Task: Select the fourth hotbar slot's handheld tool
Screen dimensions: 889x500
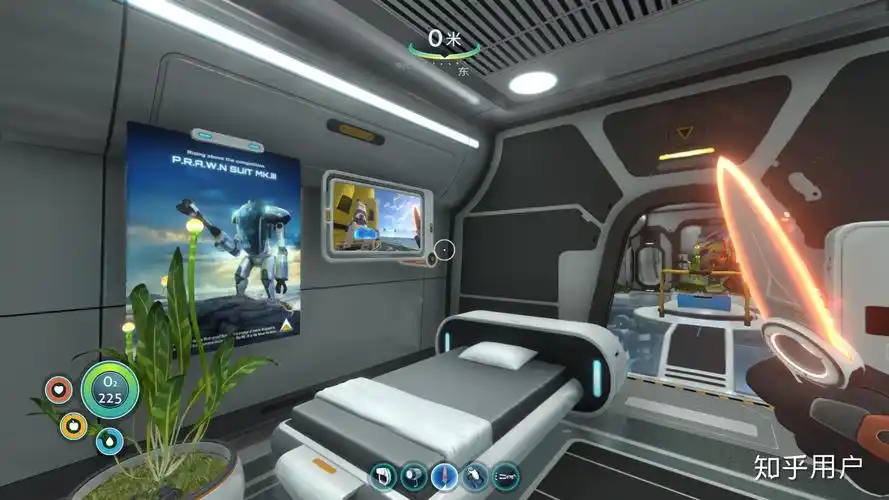Action: point(475,476)
